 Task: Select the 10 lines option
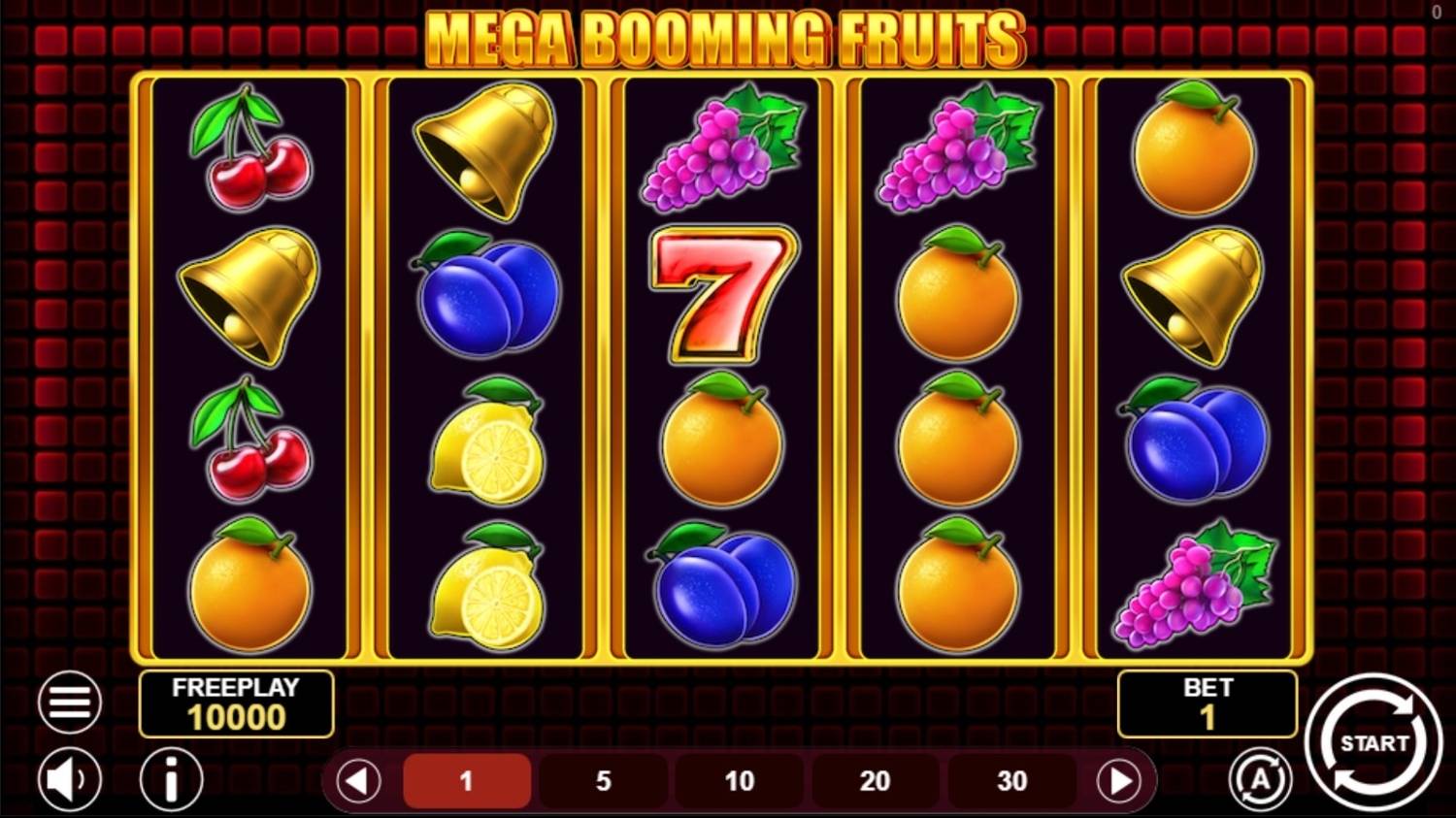click(x=740, y=780)
